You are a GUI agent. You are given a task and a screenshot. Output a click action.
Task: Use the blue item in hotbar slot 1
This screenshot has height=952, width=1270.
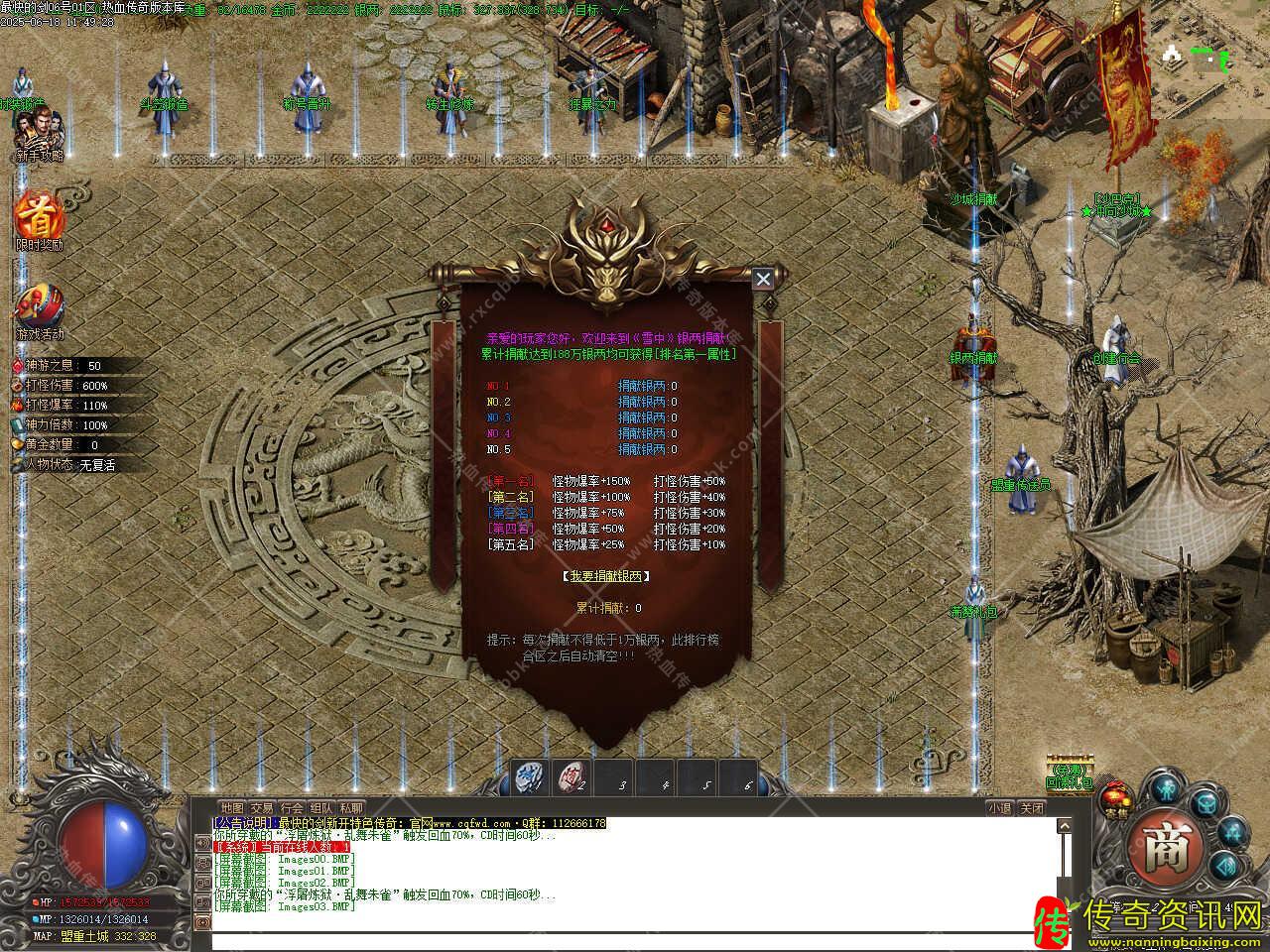point(531,777)
